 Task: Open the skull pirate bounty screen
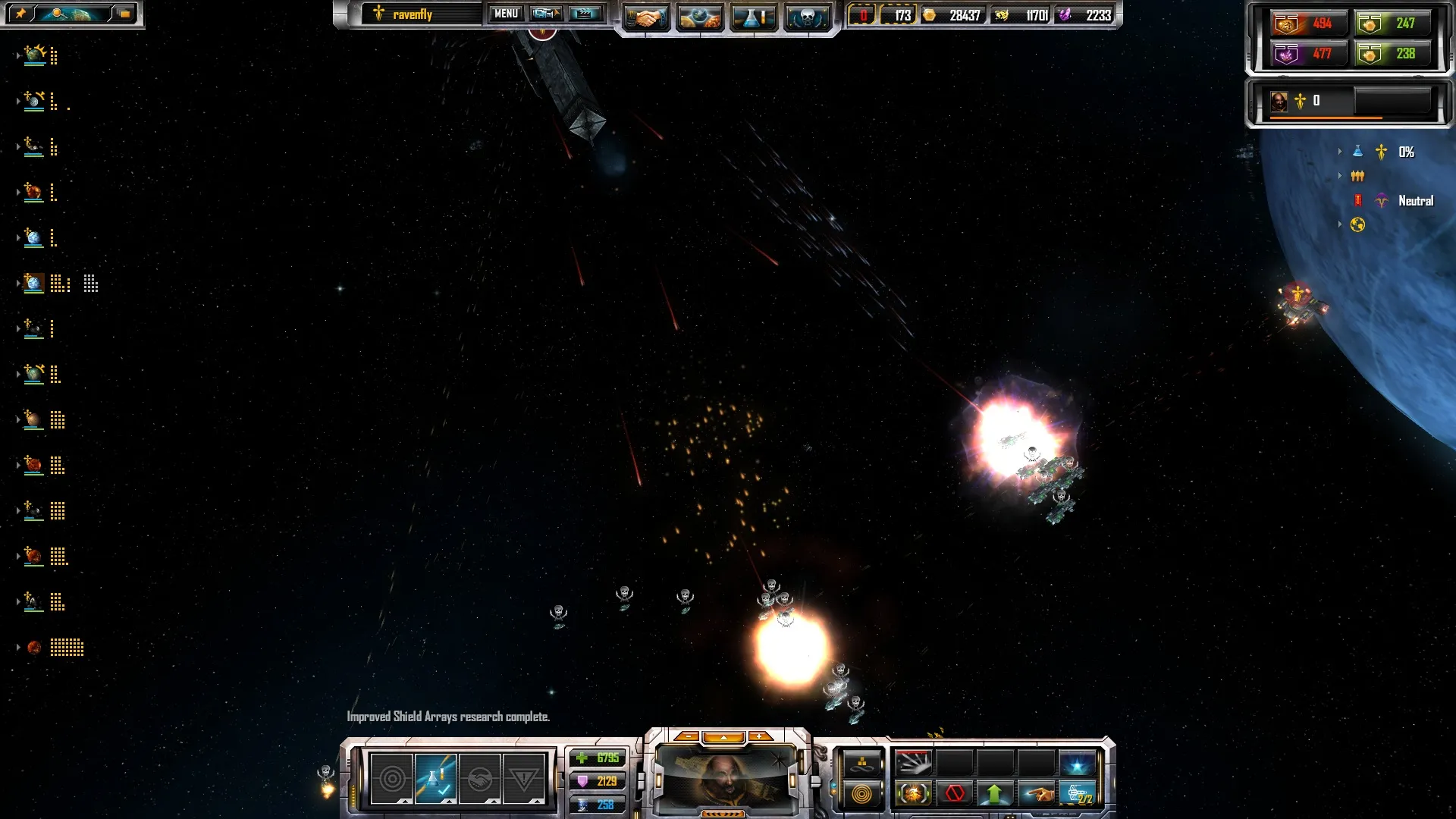tap(807, 17)
